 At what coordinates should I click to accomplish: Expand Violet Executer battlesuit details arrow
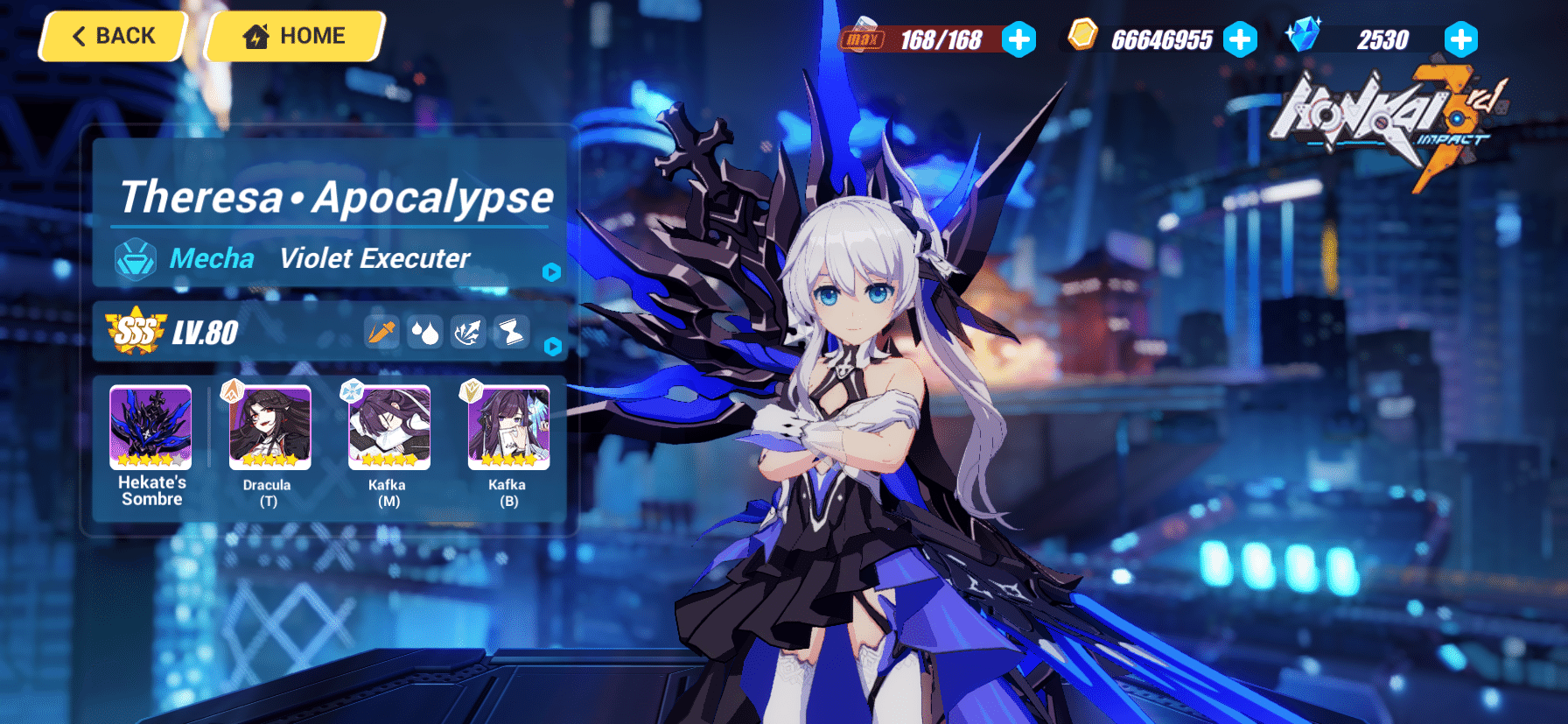pyautogui.click(x=550, y=273)
